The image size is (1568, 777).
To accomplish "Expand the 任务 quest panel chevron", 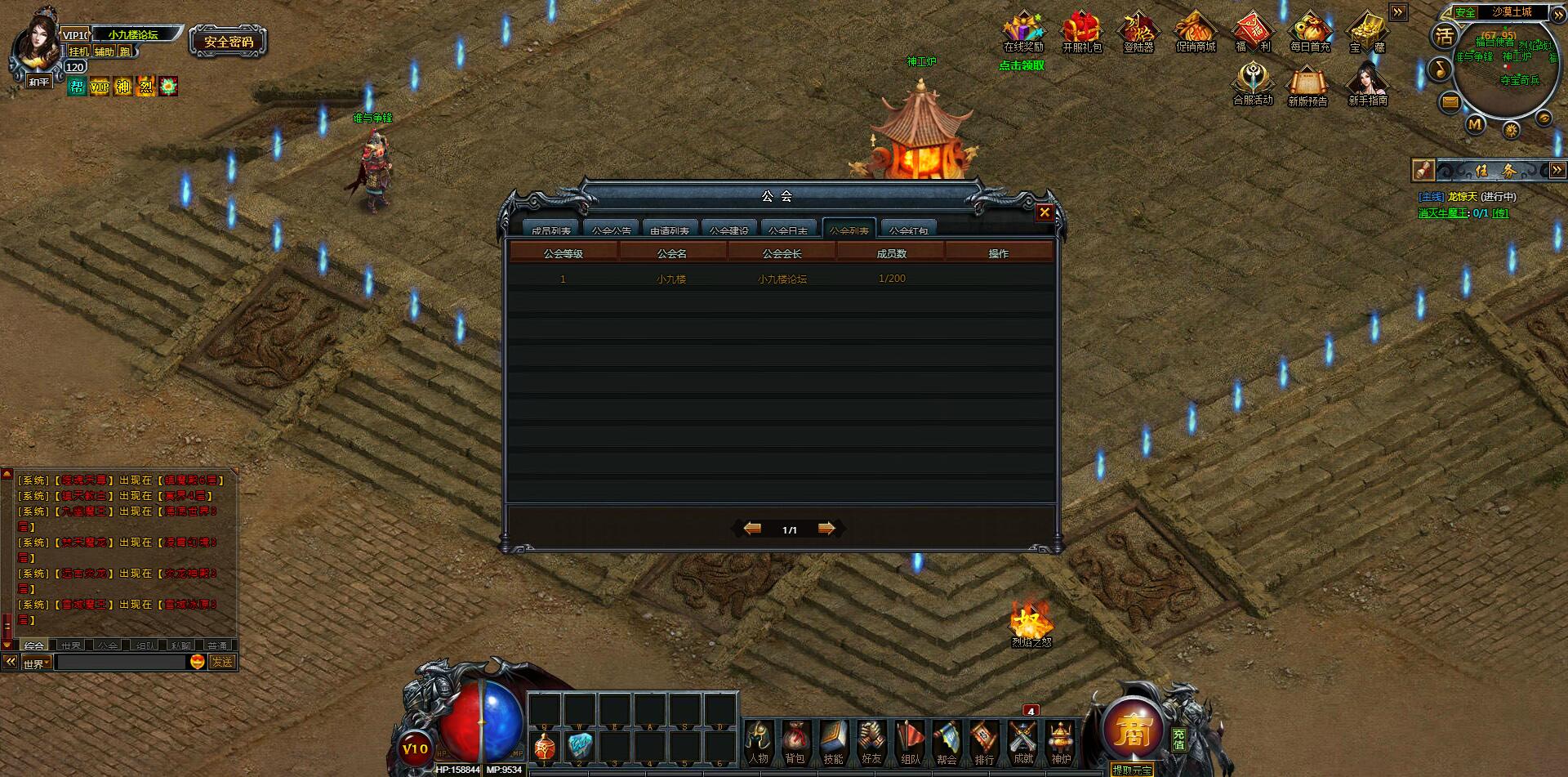I will click(1558, 171).
